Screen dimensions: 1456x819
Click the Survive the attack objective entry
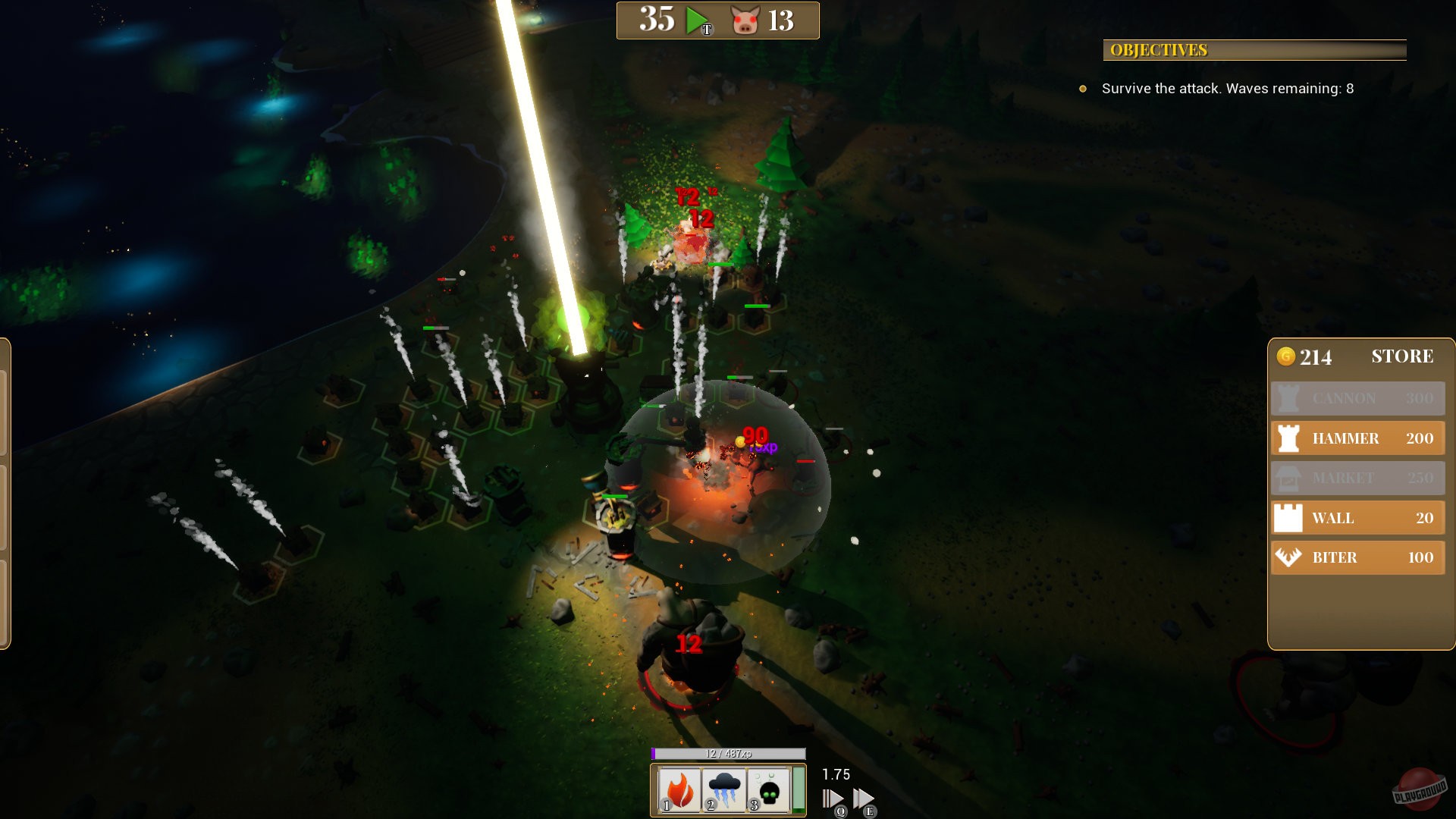coord(1227,89)
